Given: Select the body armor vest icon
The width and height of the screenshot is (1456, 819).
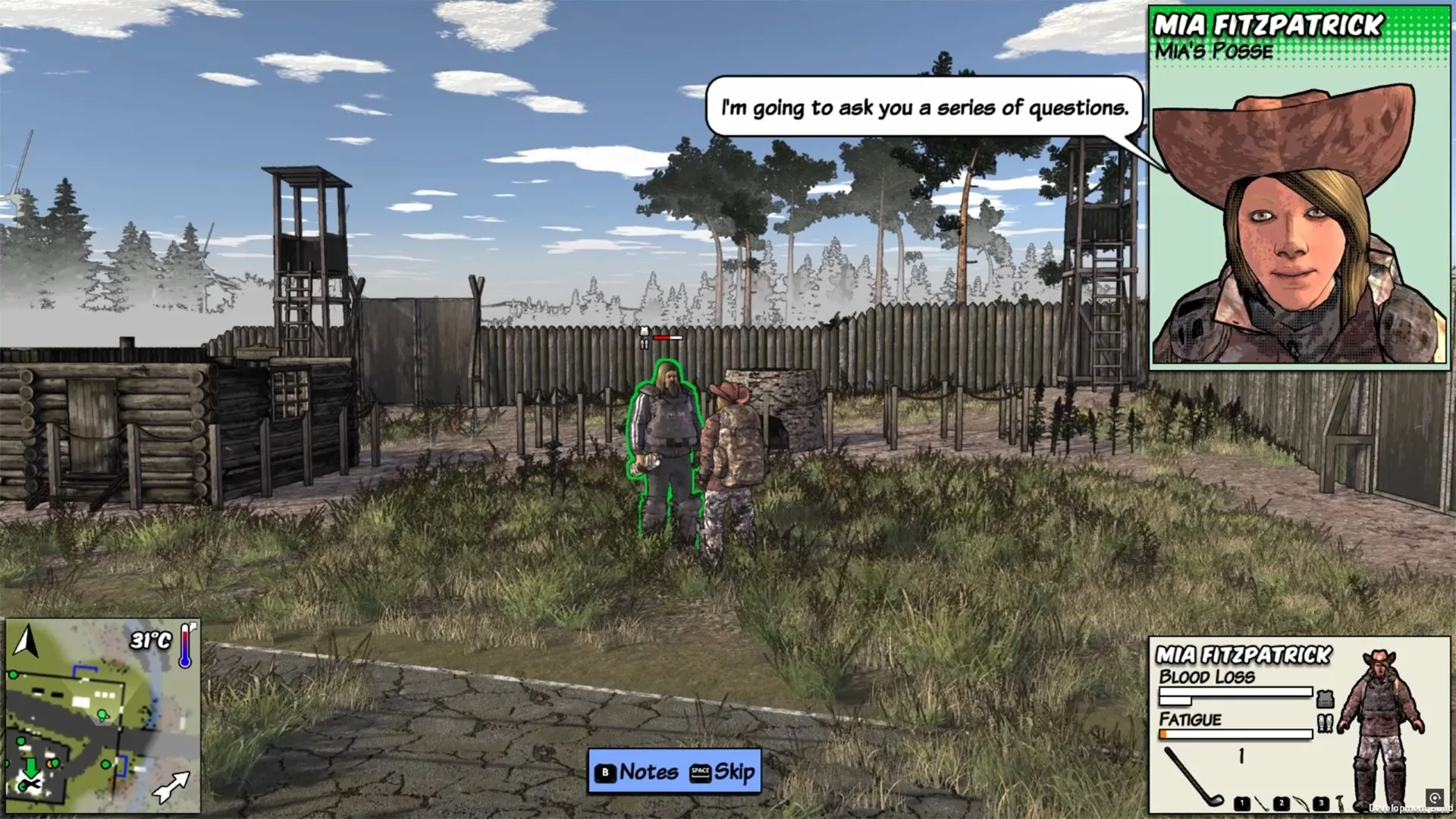Looking at the screenshot, I should point(1325,698).
